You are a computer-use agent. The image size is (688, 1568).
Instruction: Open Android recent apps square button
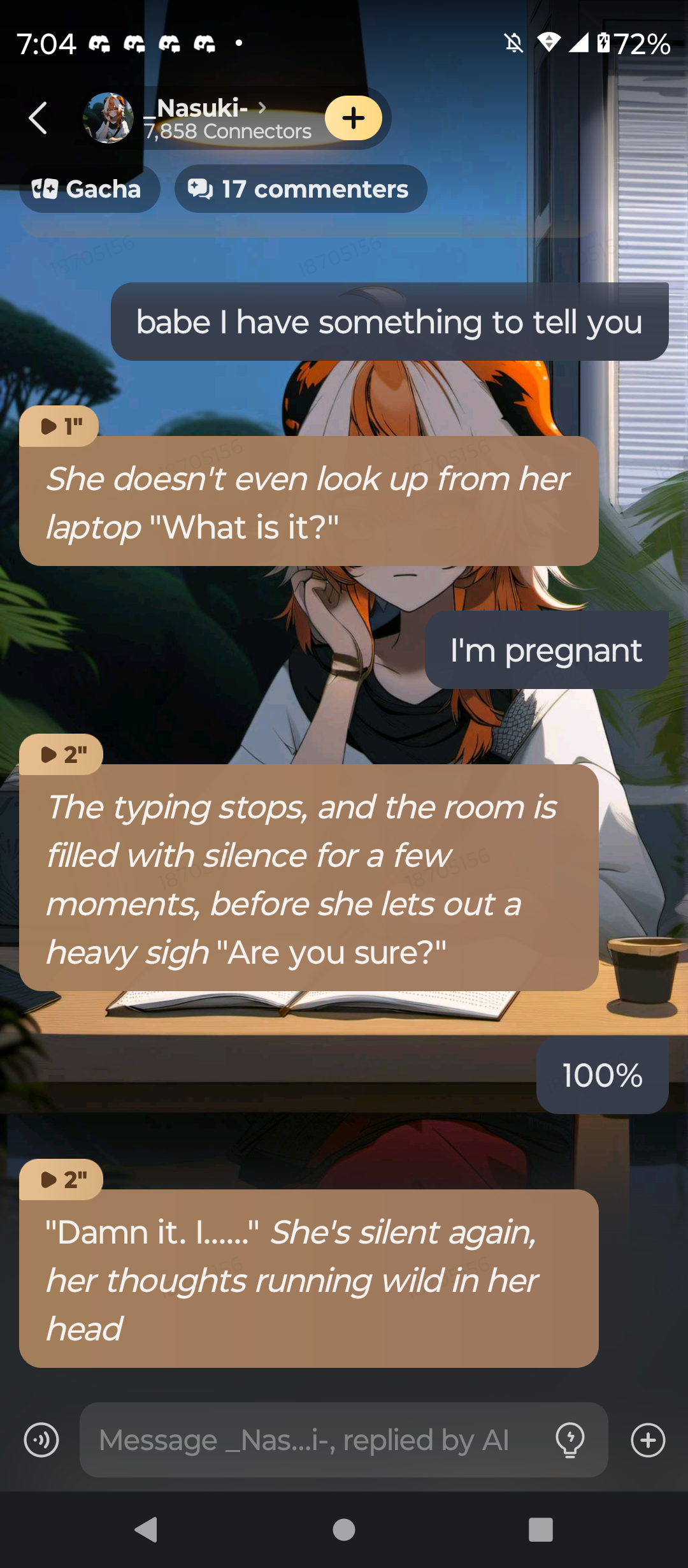tap(540, 1529)
